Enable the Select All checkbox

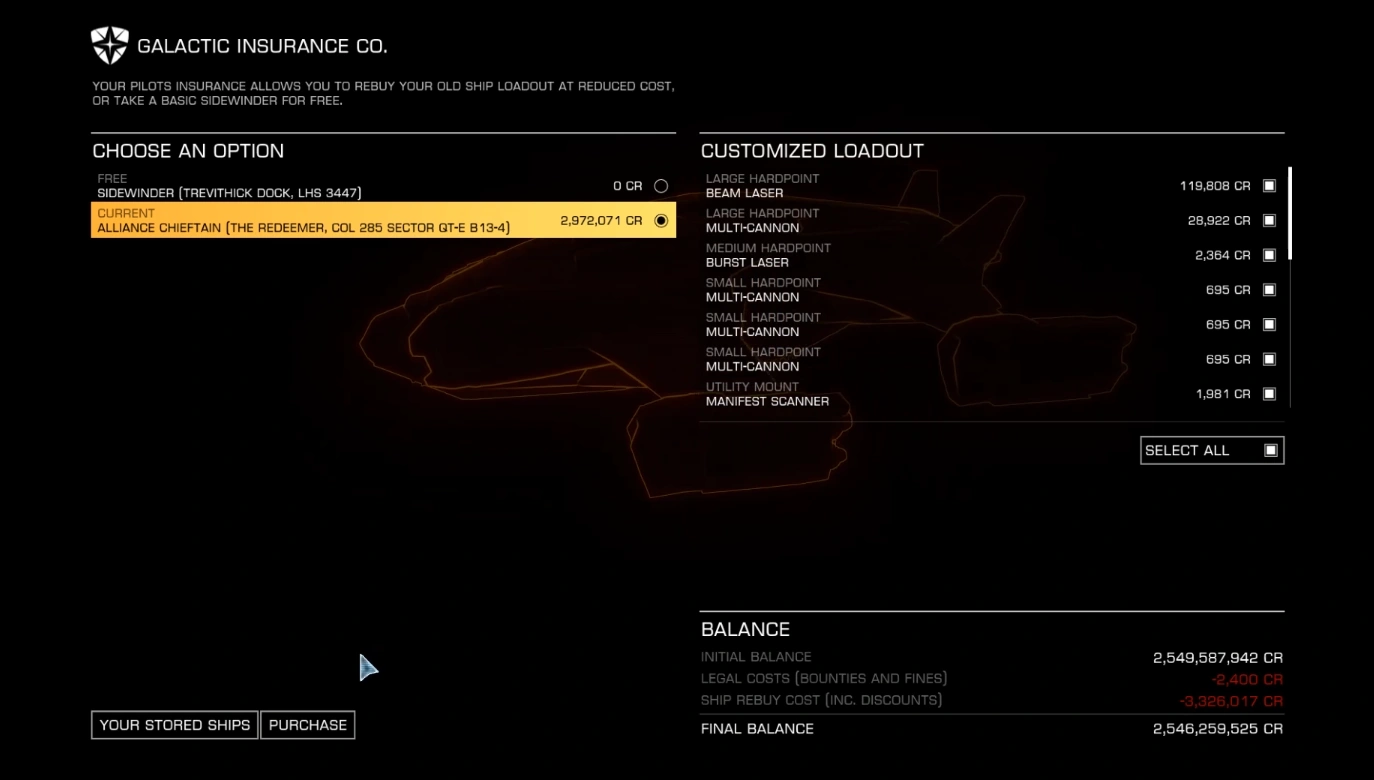click(1270, 450)
